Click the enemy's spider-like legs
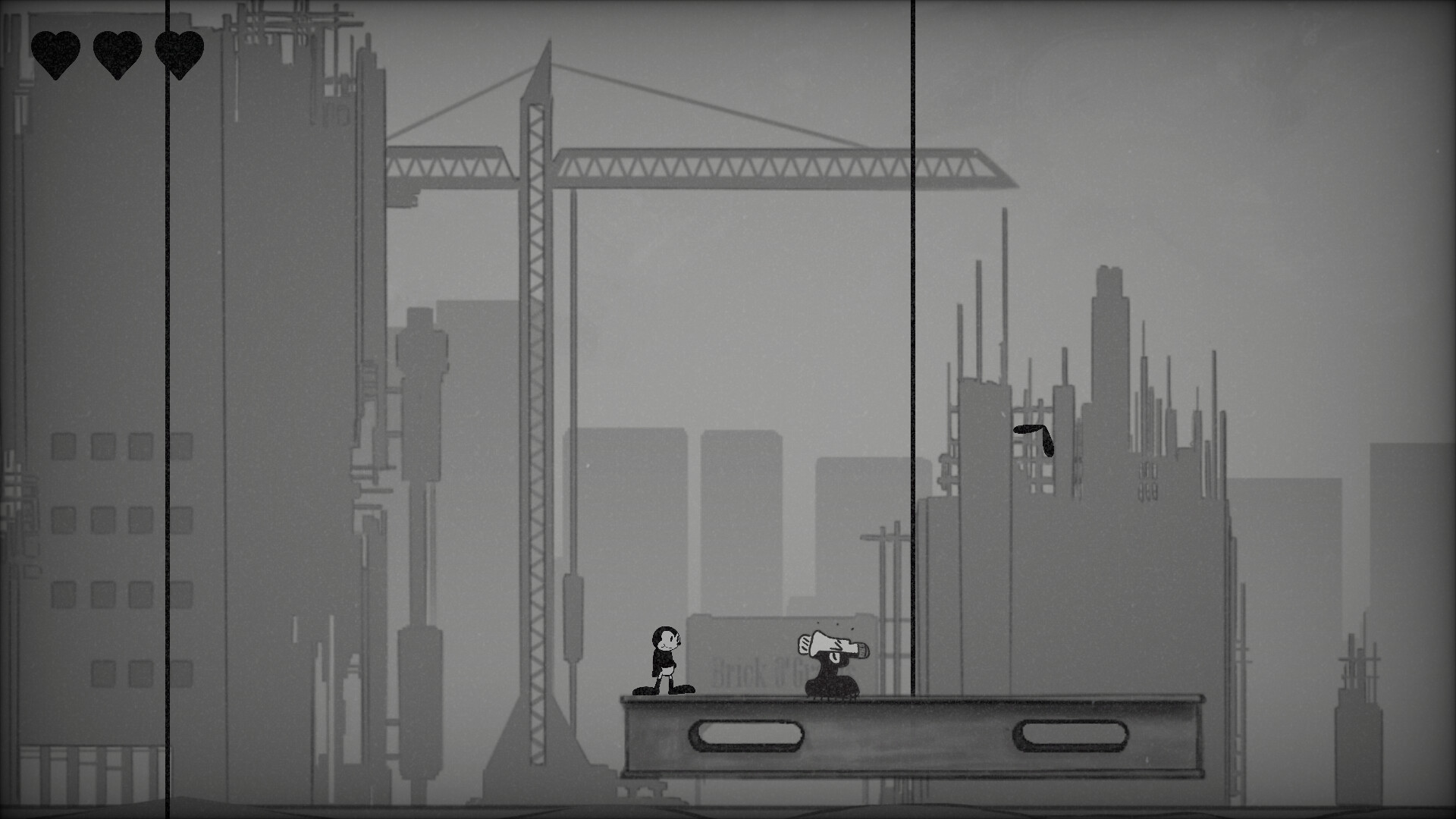Viewport: 1456px width, 819px height. pos(830,698)
